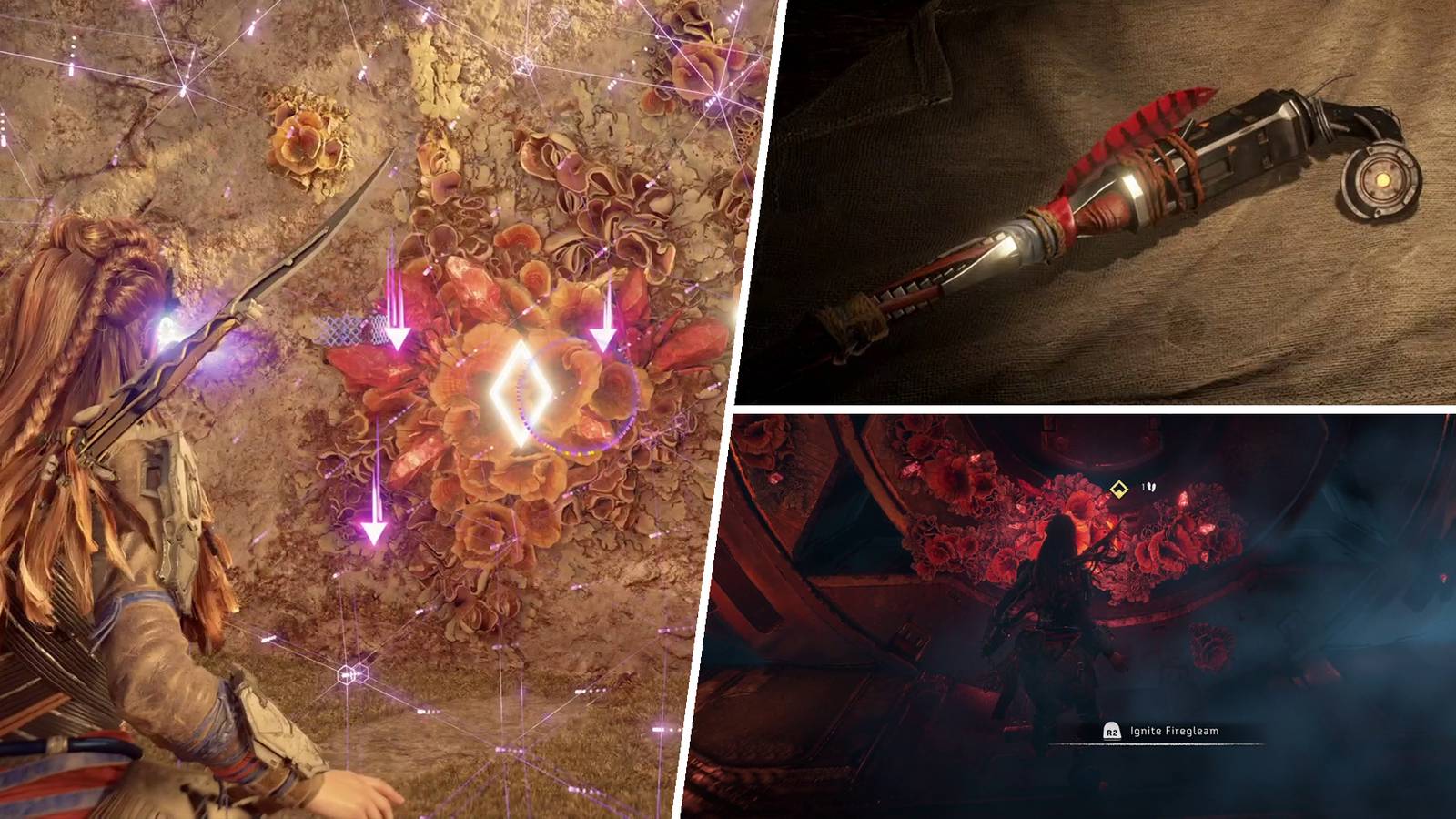Click the bottom pink Focus arrow marker
Viewport: 1456px width, 819px height.
372,528
